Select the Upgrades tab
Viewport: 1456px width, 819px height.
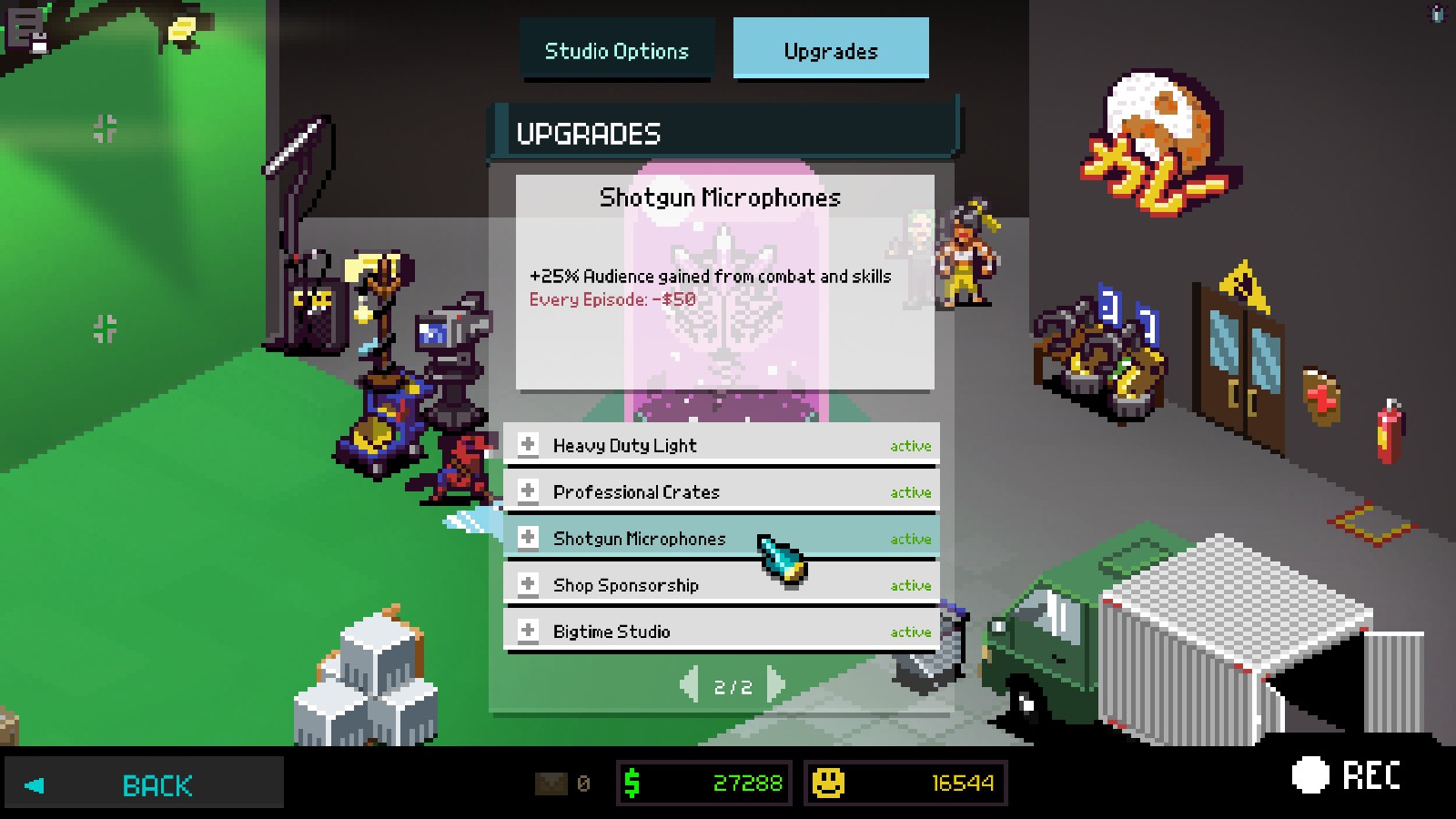[x=830, y=51]
